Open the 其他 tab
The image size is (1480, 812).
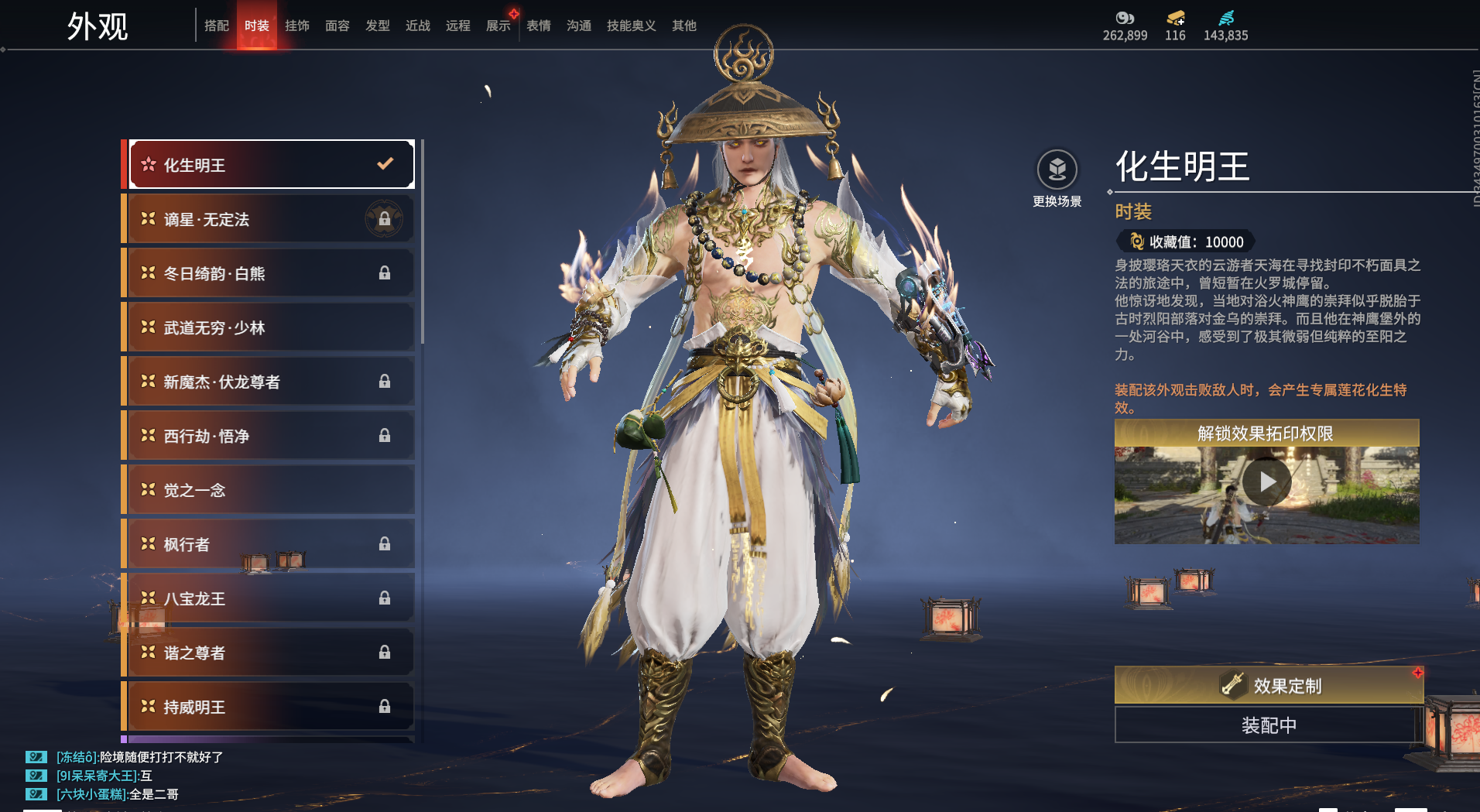(x=683, y=26)
